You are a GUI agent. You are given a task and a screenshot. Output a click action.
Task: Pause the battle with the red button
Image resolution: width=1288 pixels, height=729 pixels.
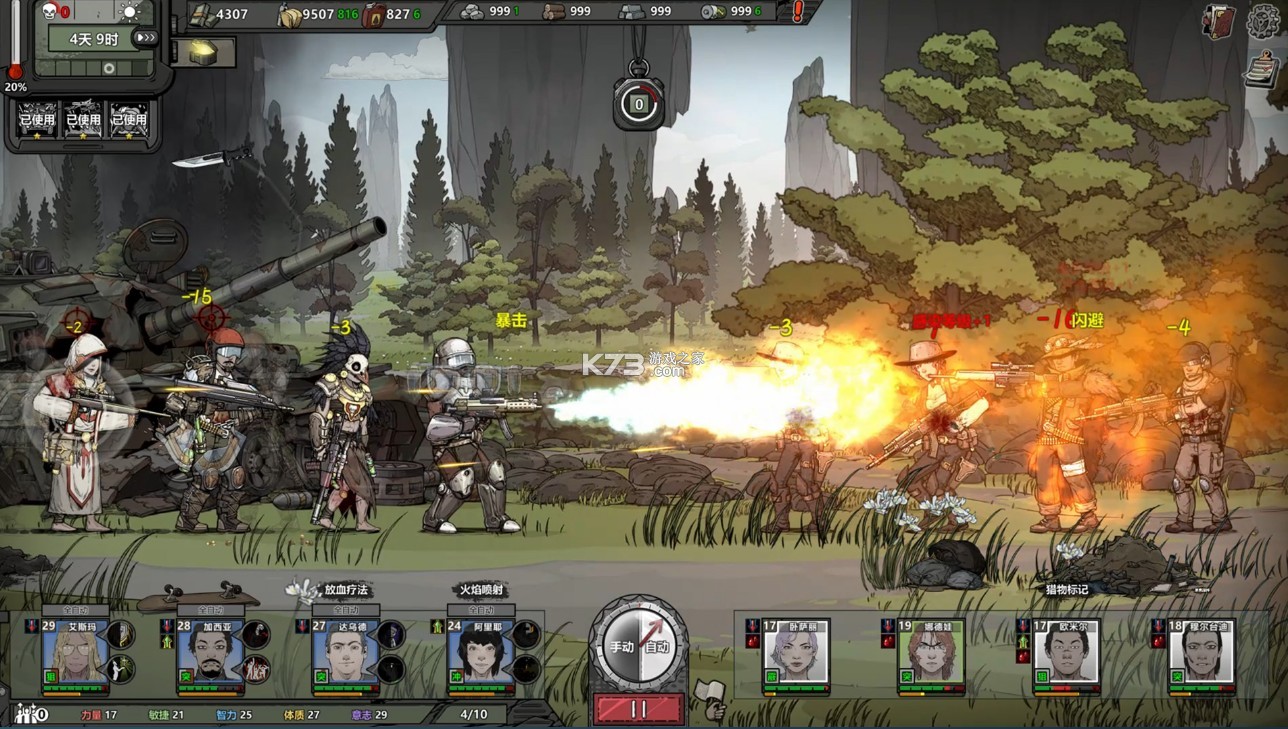[x=638, y=708]
